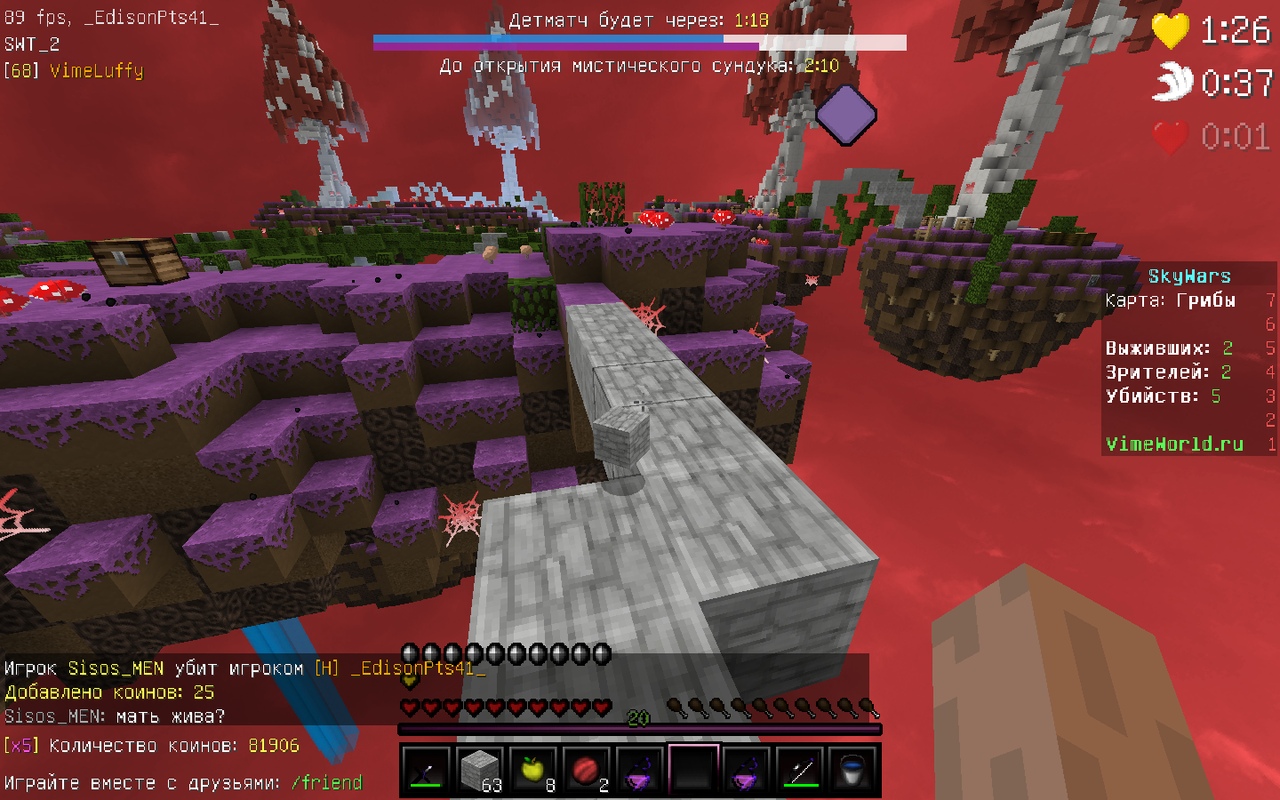Select the second splash potion in slot 7

[745, 770]
